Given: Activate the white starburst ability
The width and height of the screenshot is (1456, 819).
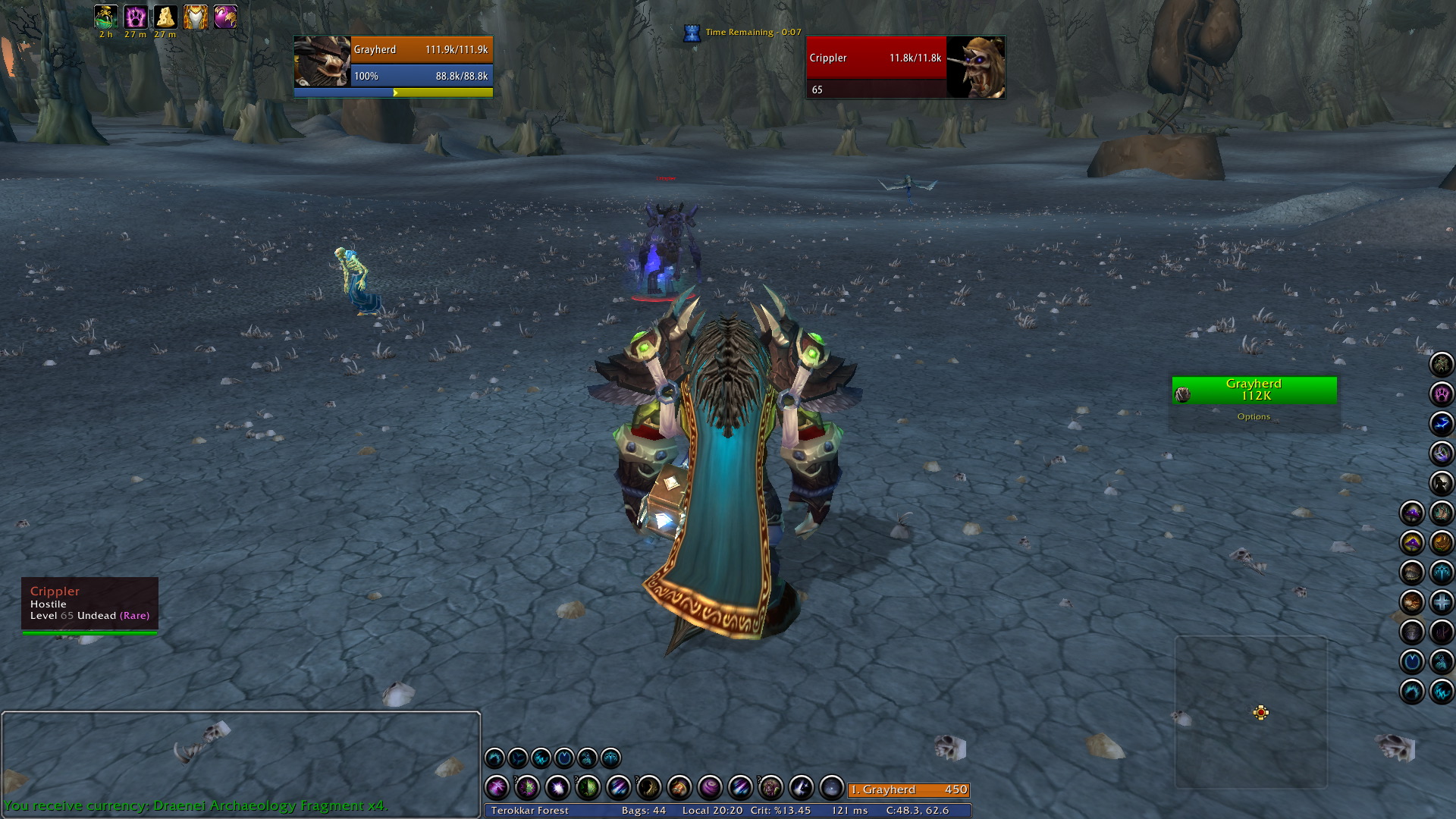Looking at the screenshot, I should (557, 788).
